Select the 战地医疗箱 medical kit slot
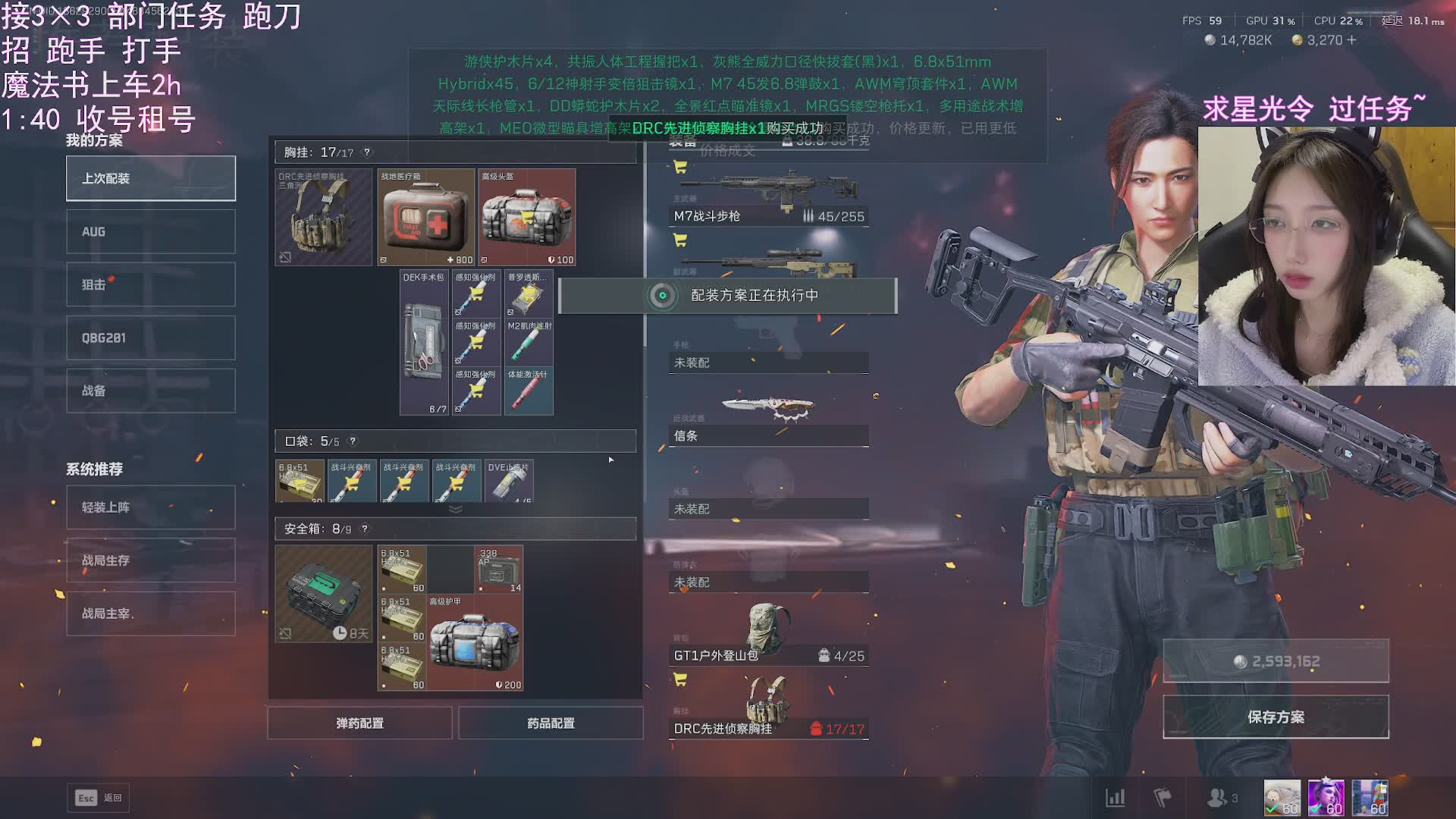The image size is (1456, 819). pyautogui.click(x=425, y=218)
